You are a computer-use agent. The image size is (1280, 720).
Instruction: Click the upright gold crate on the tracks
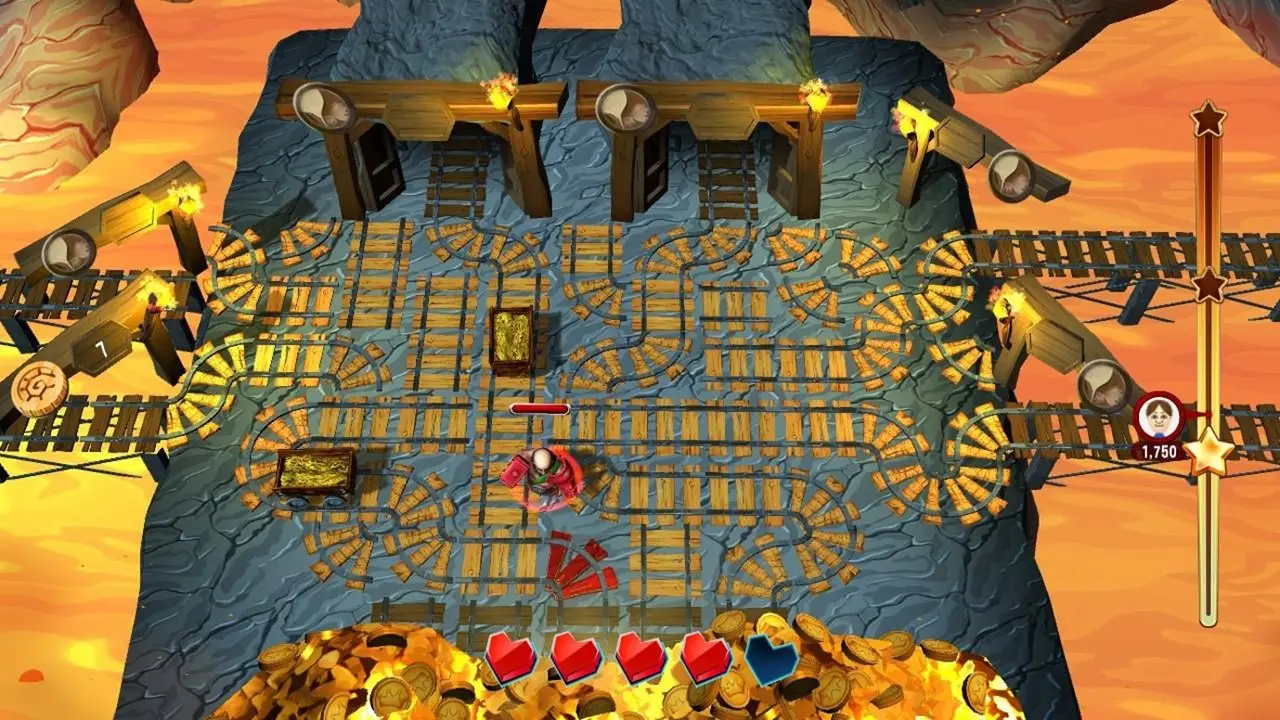pos(512,338)
